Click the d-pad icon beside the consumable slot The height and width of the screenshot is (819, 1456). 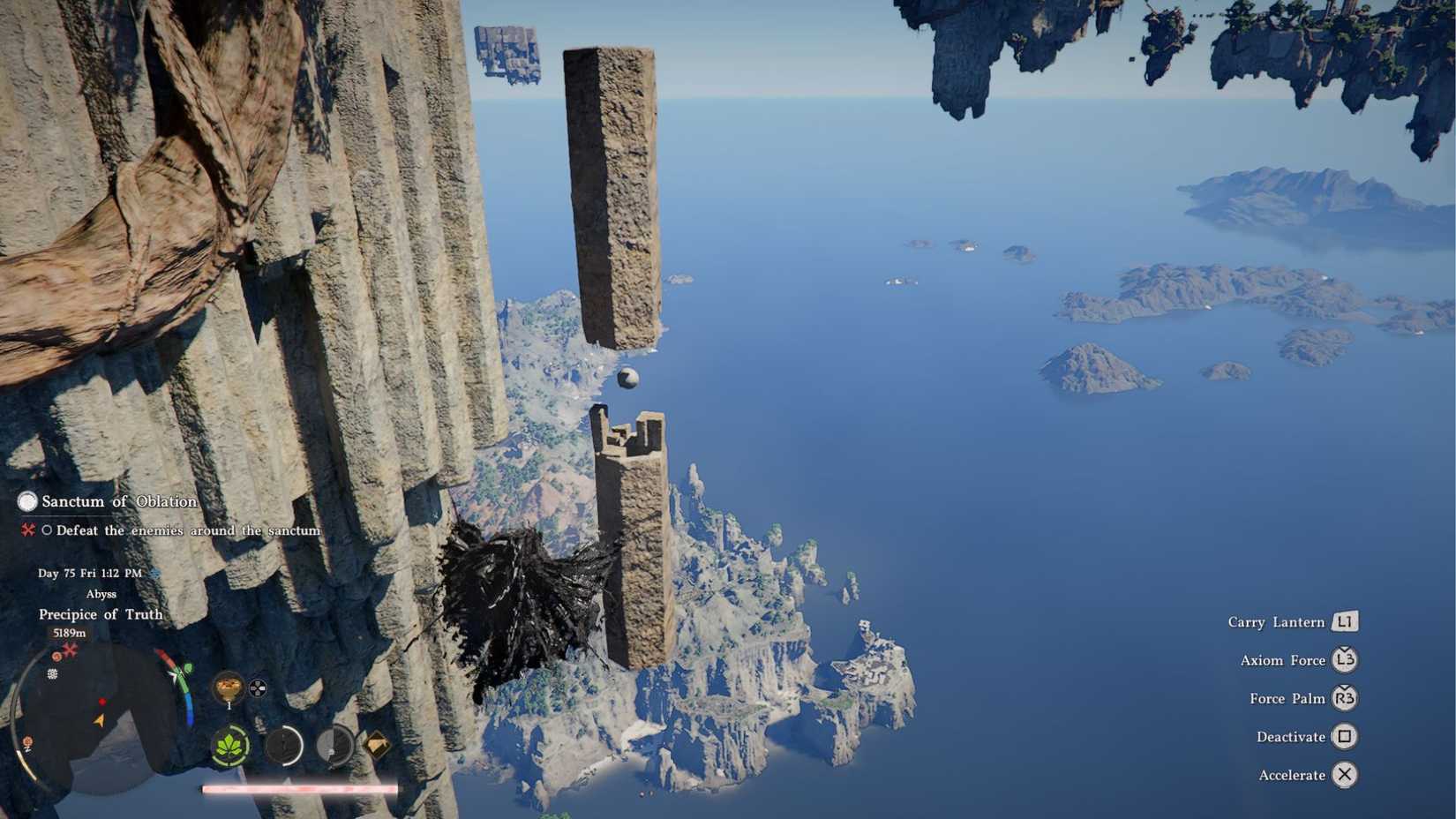[257, 688]
